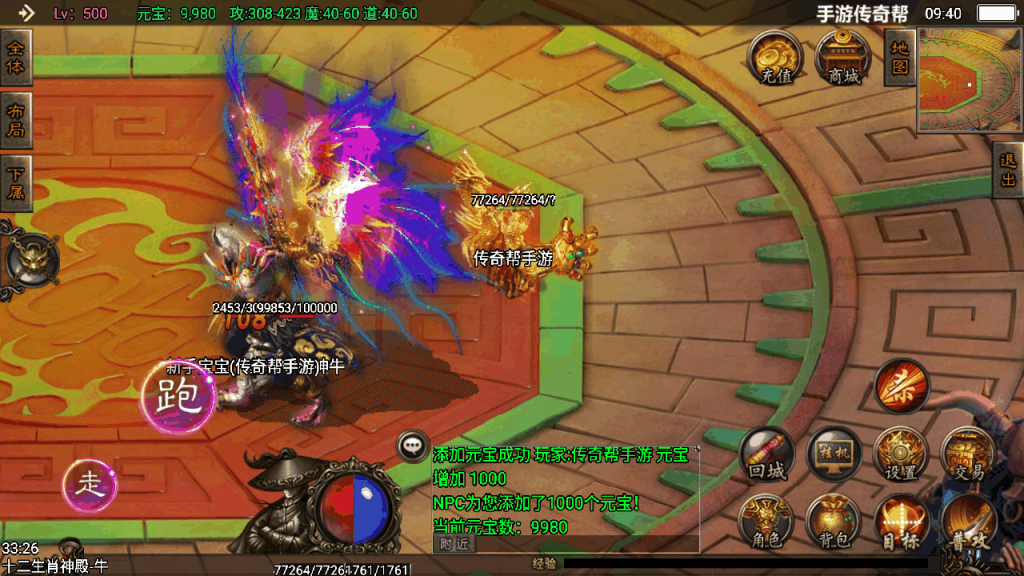Use the 回城 return-to-town scroll
The width and height of the screenshot is (1024, 576).
(767, 455)
